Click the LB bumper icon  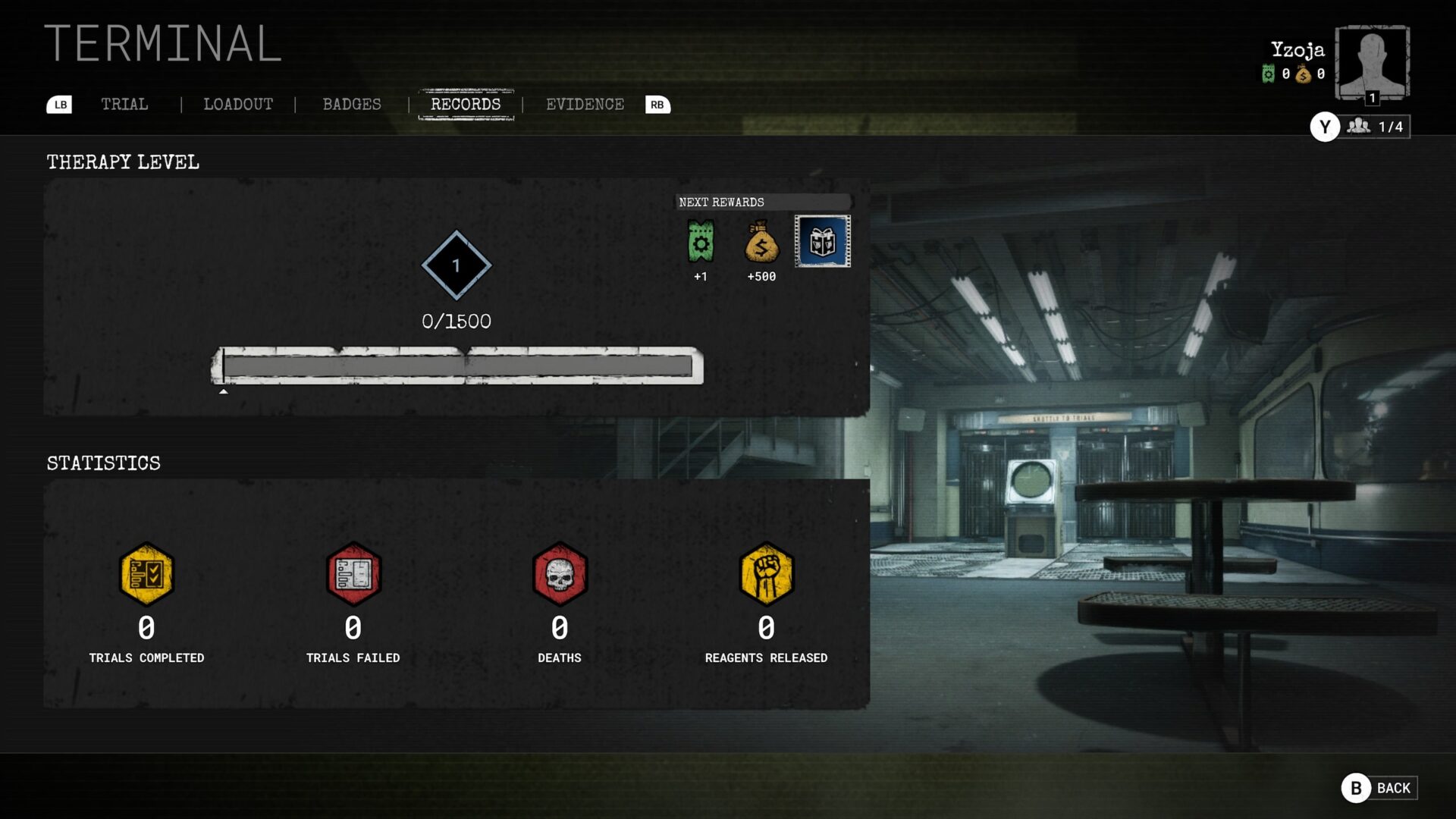59,105
